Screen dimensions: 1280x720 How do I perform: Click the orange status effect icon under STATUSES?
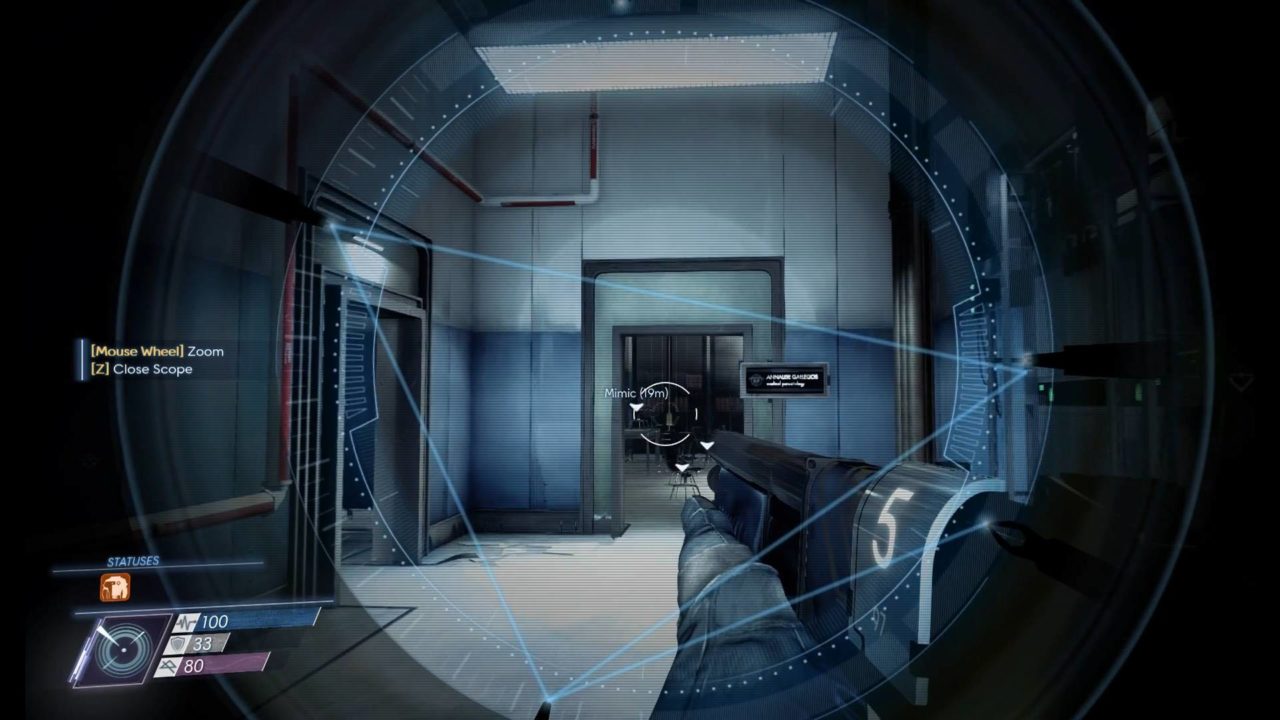115,587
